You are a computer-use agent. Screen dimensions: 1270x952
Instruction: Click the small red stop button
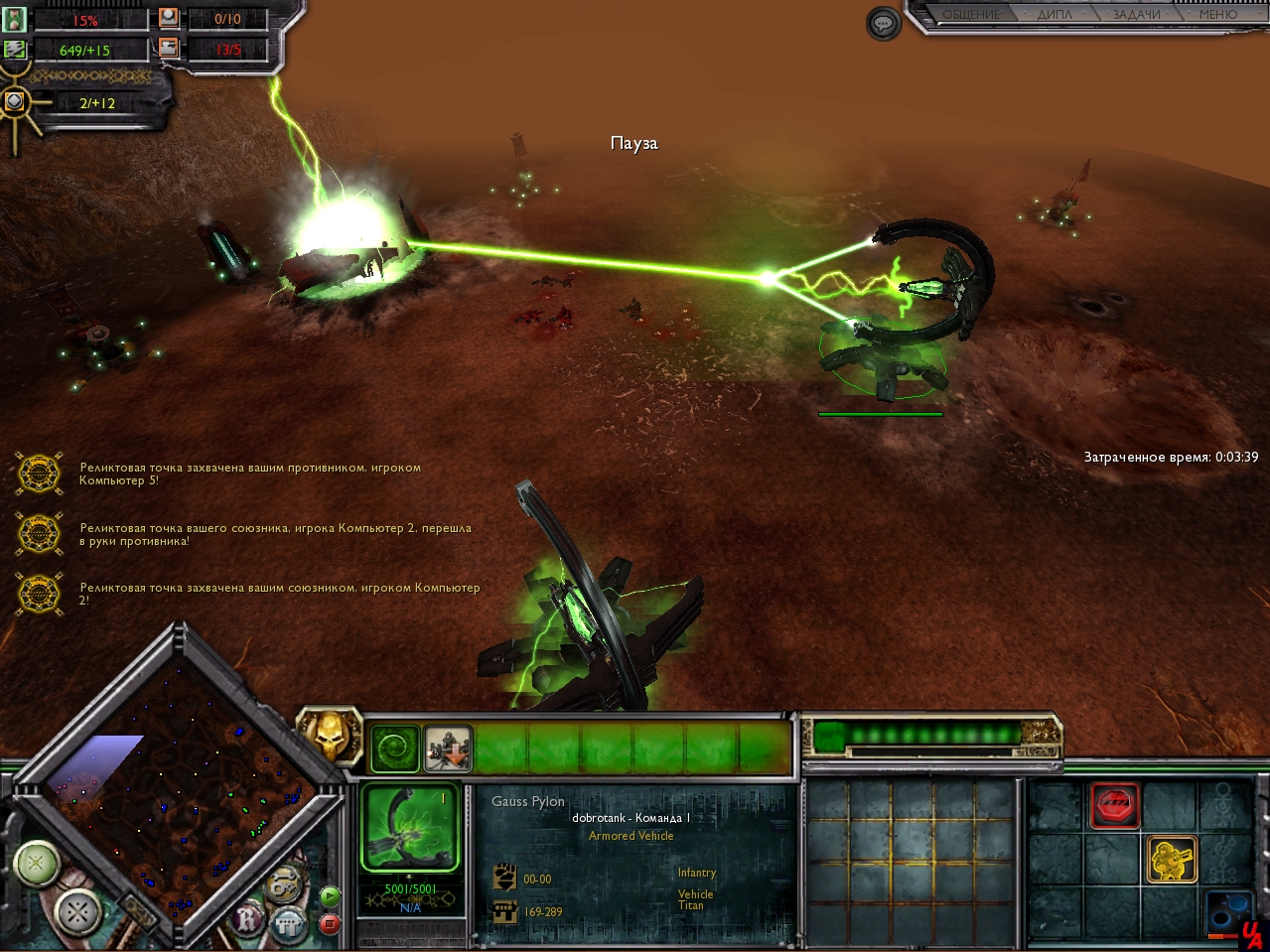330,924
